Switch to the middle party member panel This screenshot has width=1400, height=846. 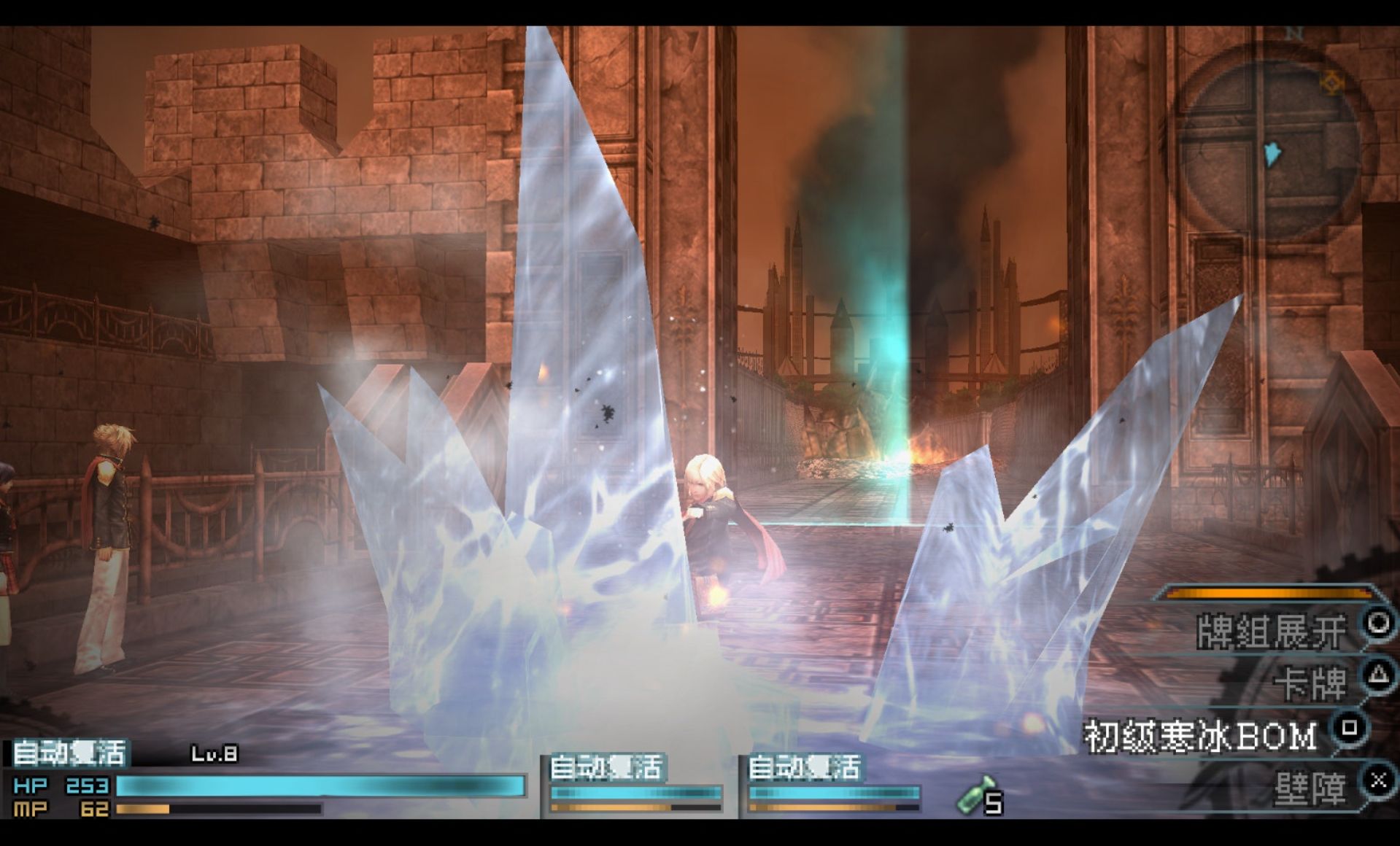coord(635,784)
